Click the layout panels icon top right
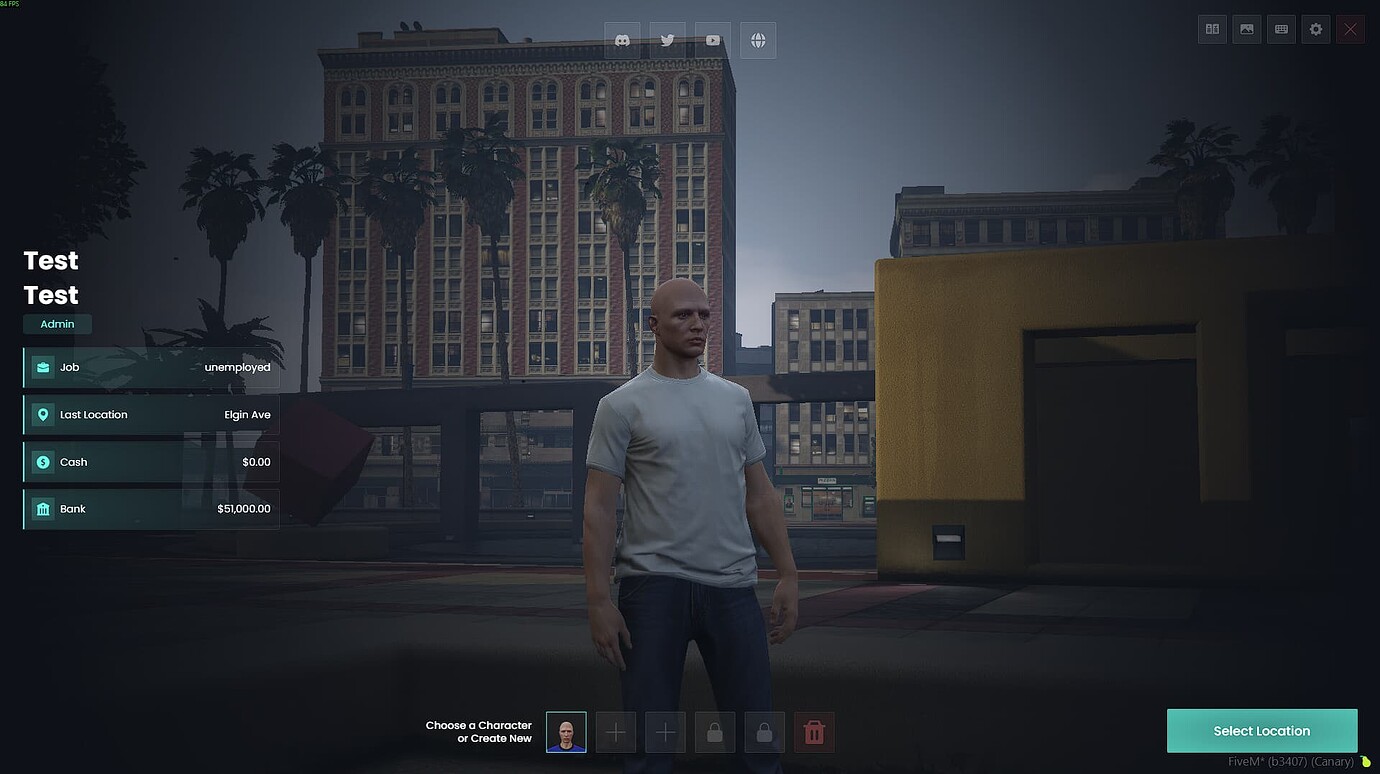 (x=1211, y=29)
